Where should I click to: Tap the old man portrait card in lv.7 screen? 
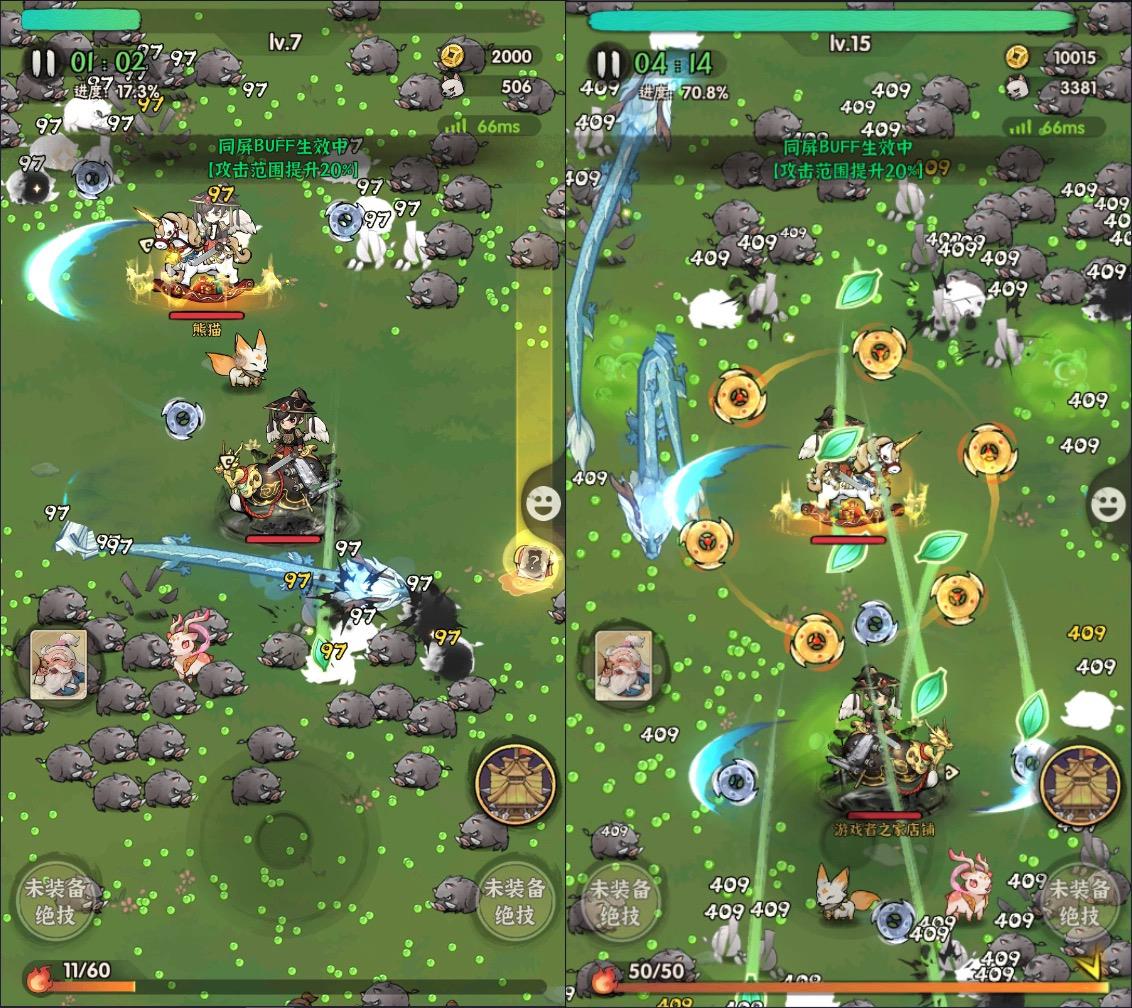(57, 664)
